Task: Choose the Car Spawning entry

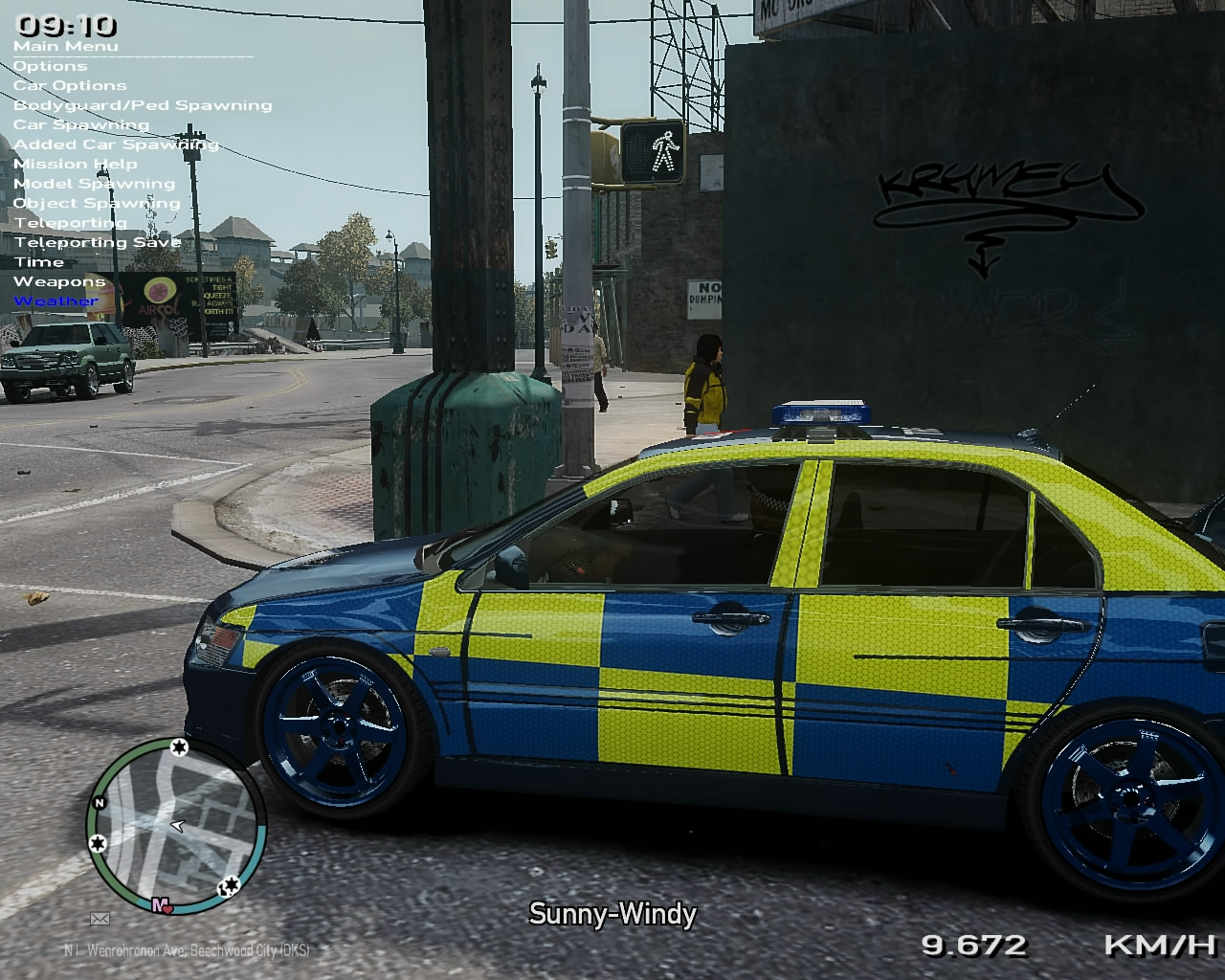Action: [81, 124]
